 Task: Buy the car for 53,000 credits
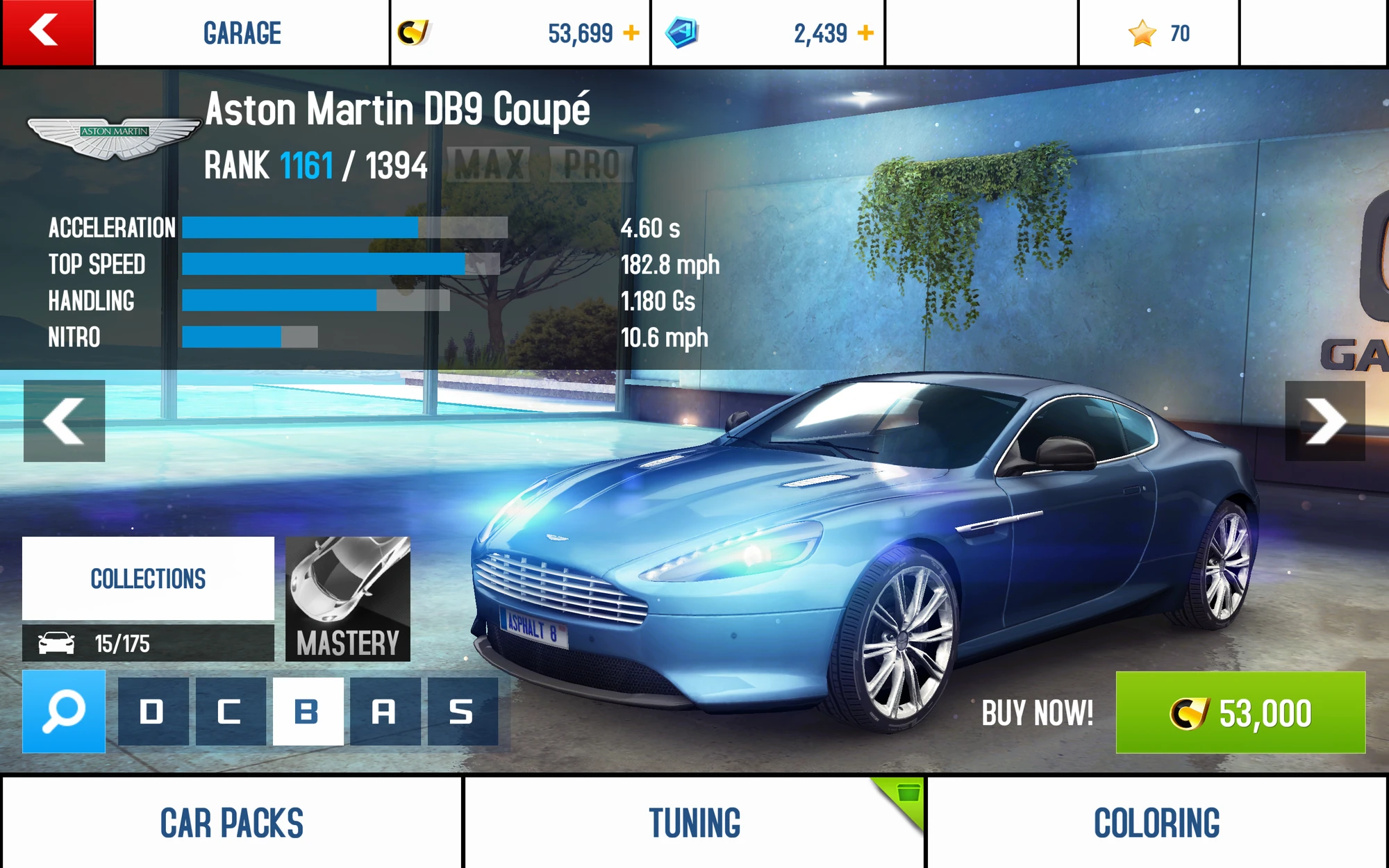point(1240,712)
